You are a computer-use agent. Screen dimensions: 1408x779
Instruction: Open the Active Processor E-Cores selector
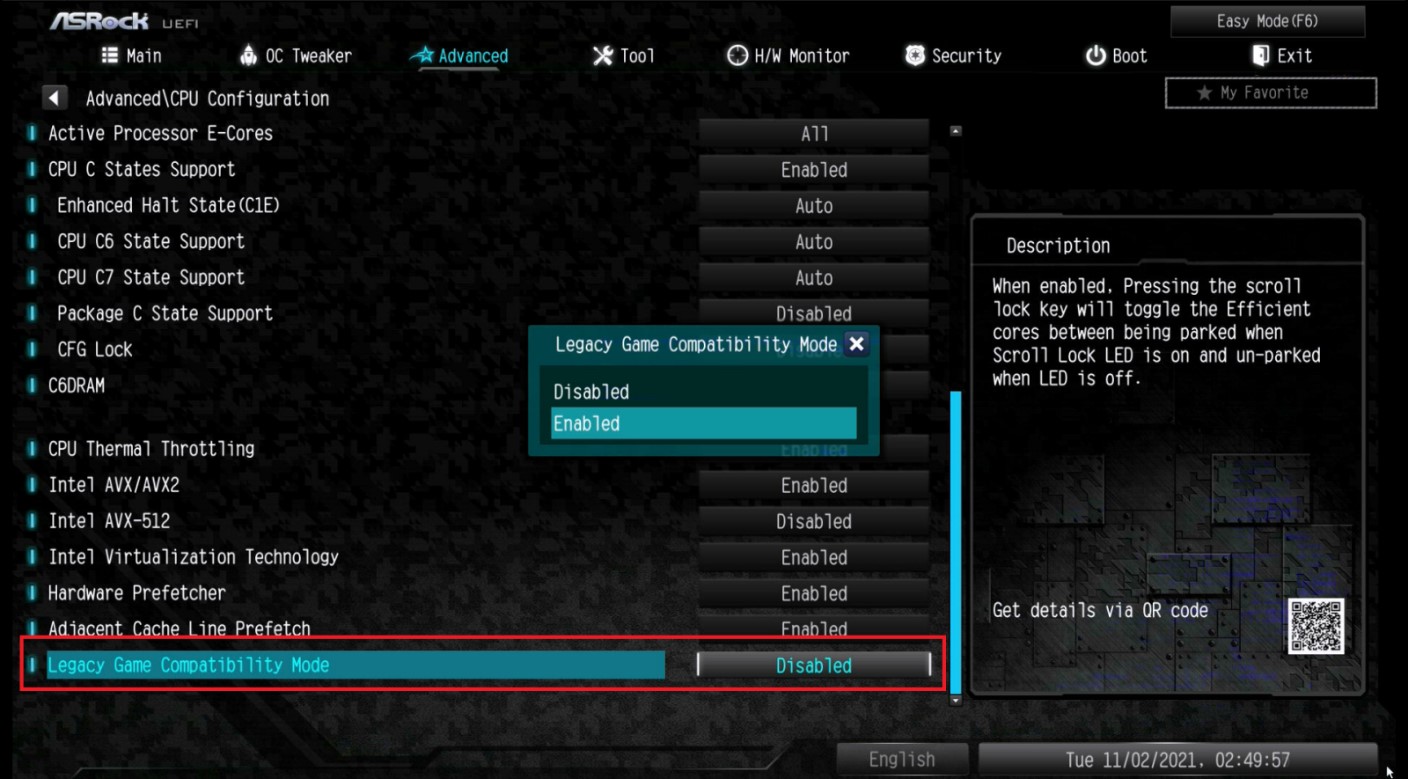point(813,133)
